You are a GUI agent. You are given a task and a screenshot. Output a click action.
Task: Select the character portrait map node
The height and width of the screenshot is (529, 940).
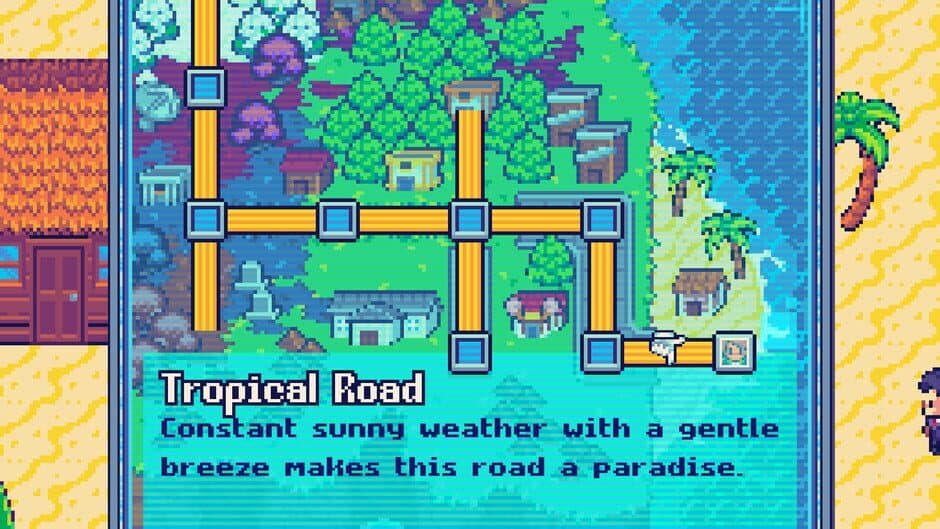733,351
